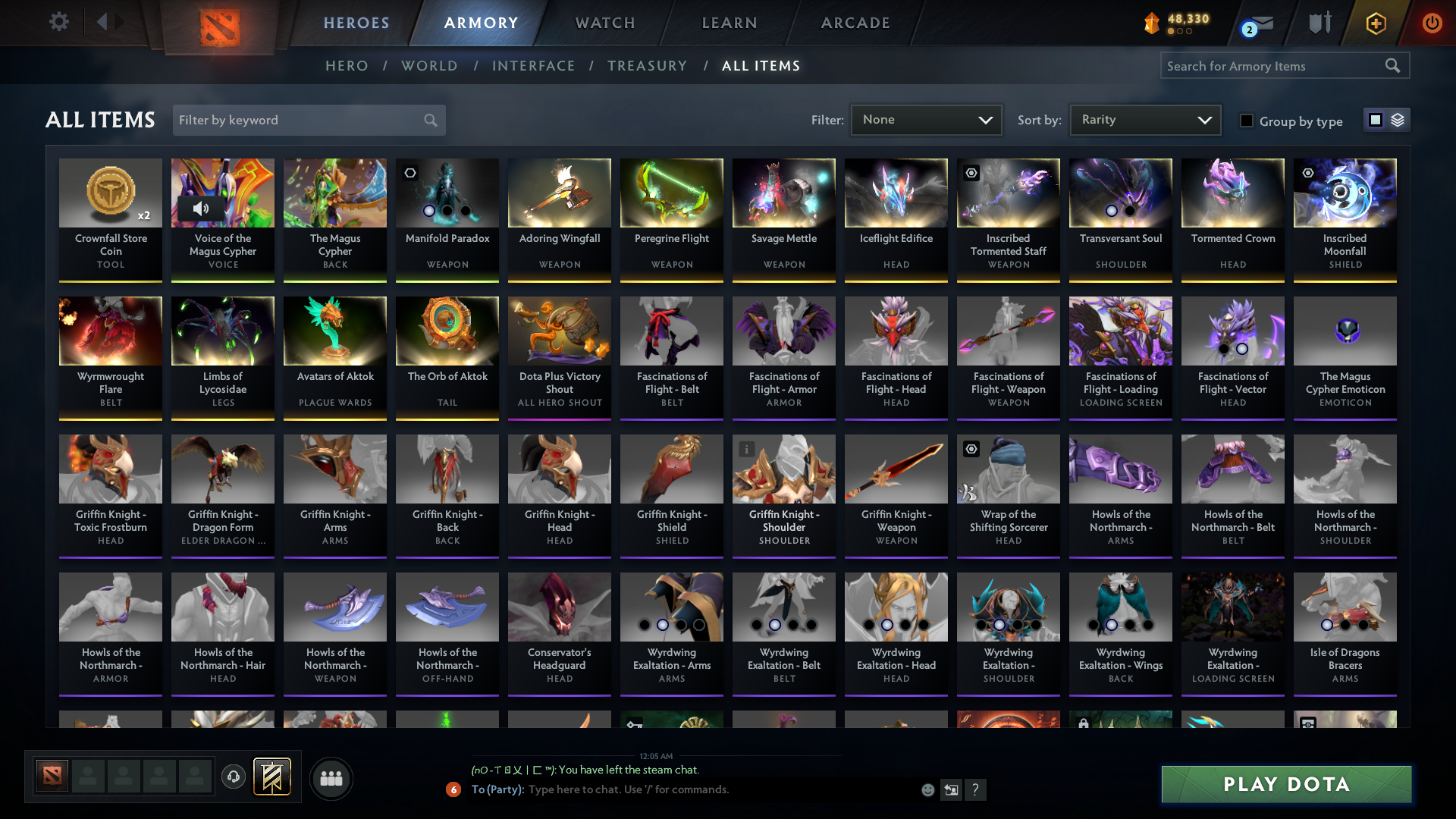1456x819 pixels.
Task: Open the friends list people icon
Action: point(331,778)
